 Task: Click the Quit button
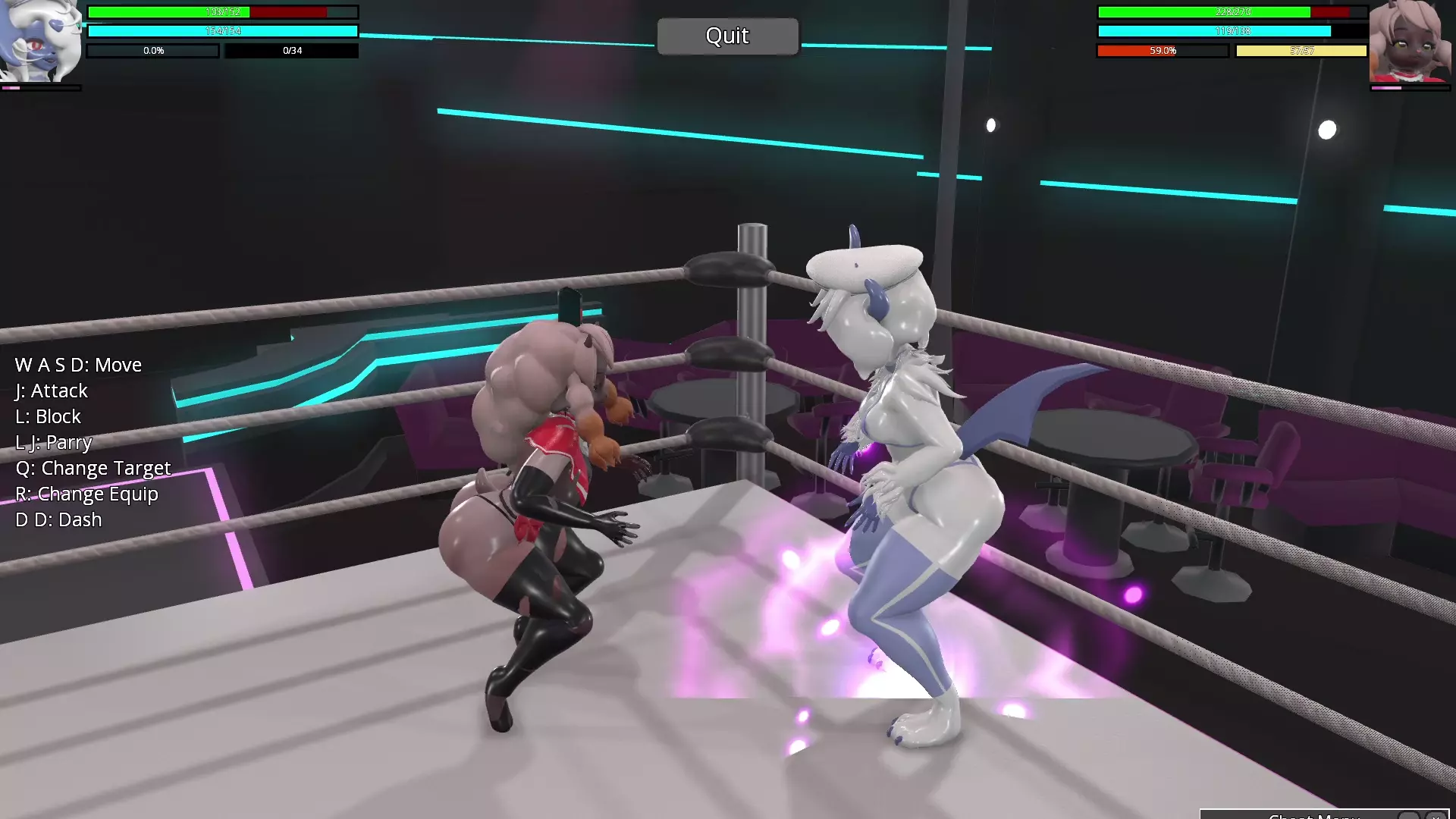click(727, 36)
